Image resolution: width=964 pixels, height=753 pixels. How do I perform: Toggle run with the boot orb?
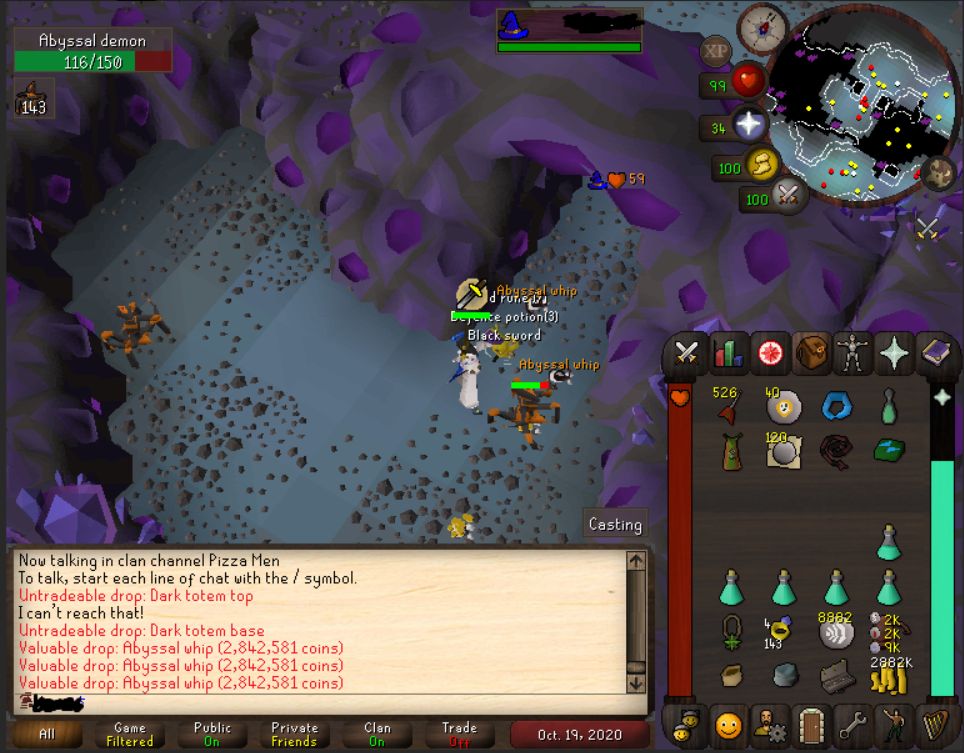pos(762,165)
